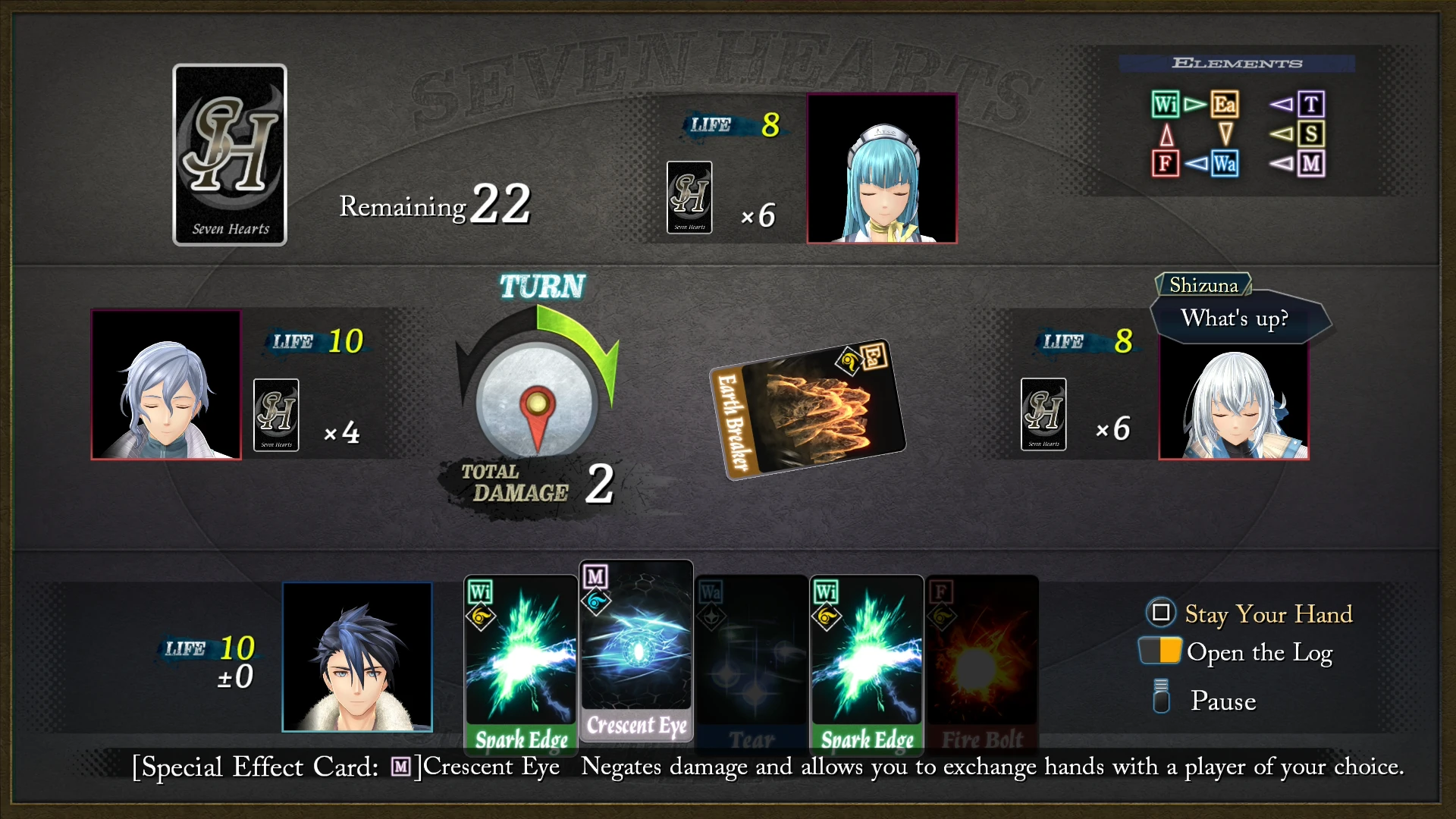Image resolution: width=1456 pixels, height=819 pixels.
Task: Click the dark-haired player portrait
Action: point(357,657)
